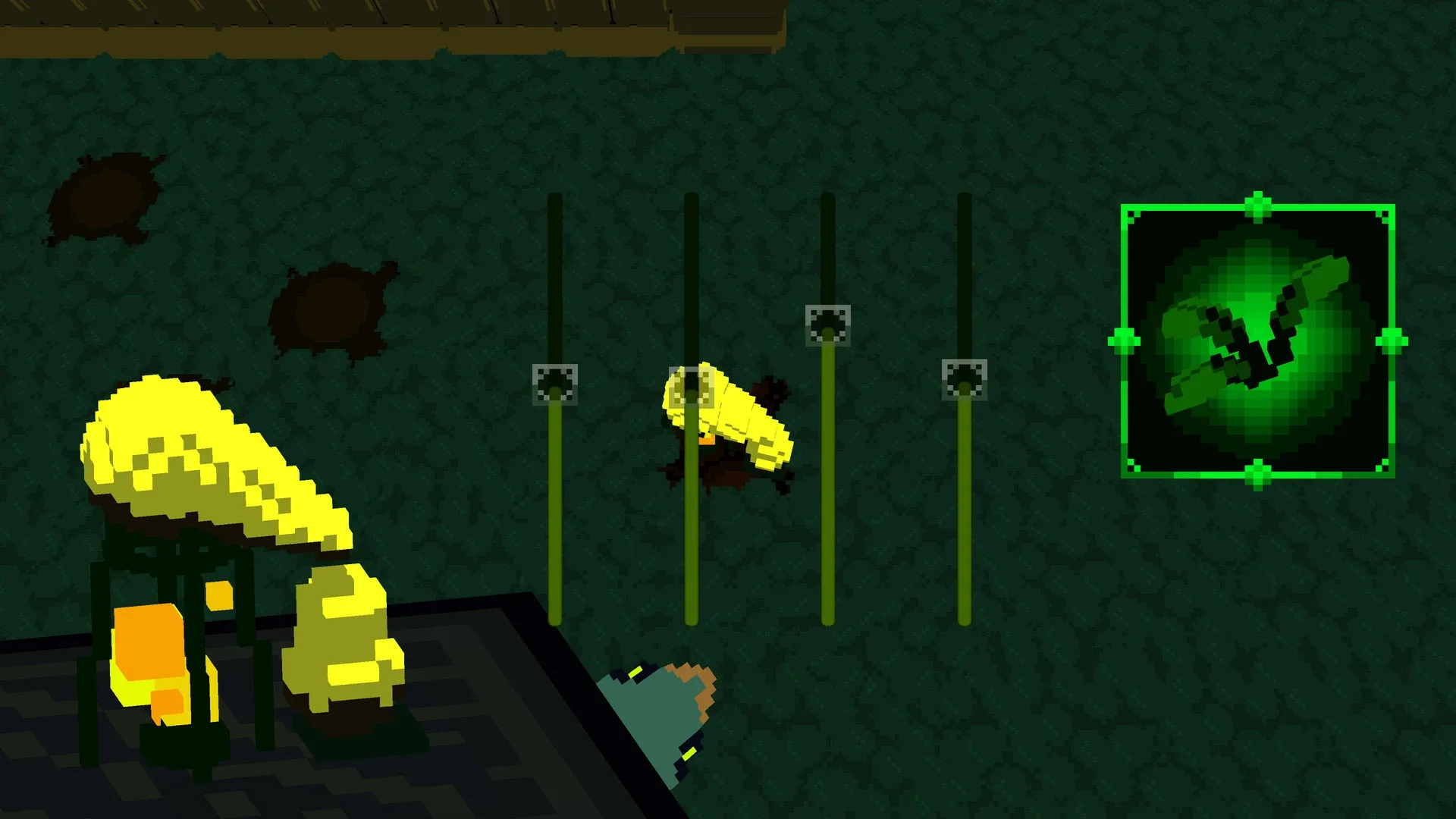Click the square marker on the third reed
Image resolution: width=1456 pixels, height=819 pixels.
coord(829,326)
